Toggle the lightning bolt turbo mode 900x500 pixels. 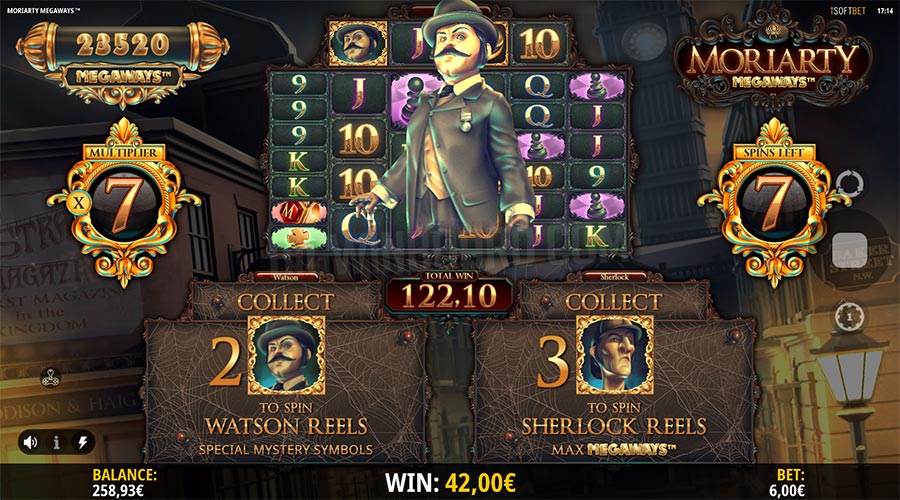[x=82, y=441]
